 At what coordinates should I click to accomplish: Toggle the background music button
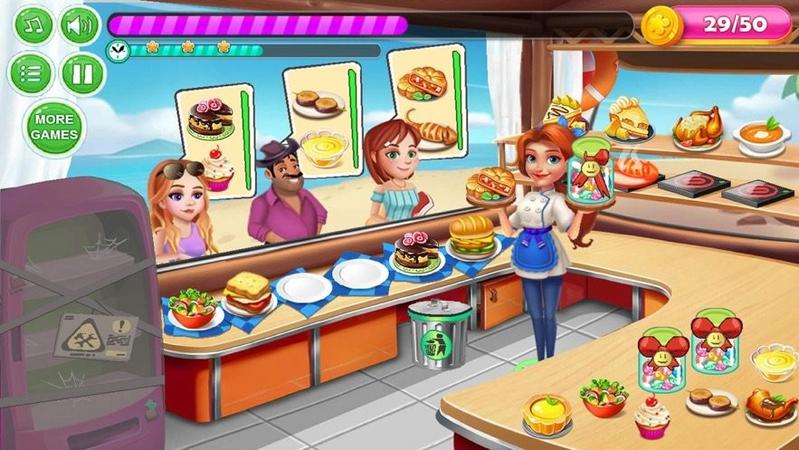(33, 25)
